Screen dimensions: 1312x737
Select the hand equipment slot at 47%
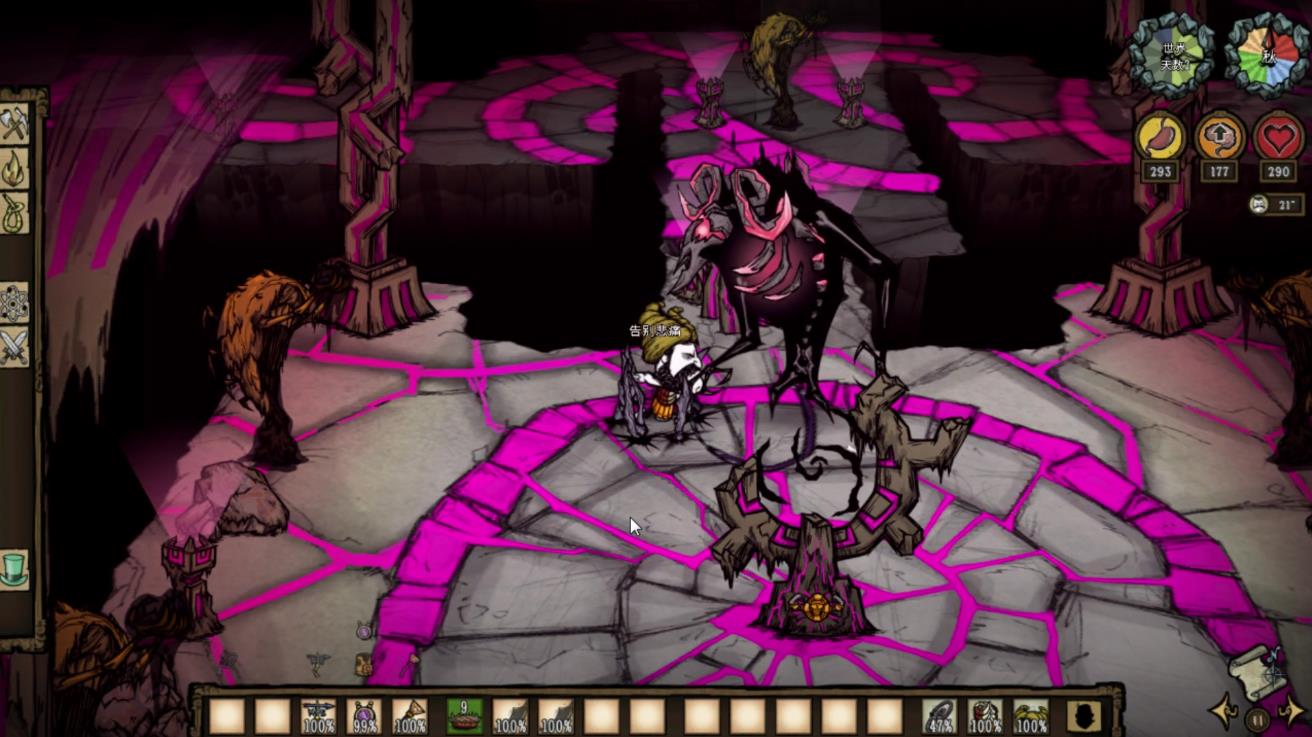point(940,716)
